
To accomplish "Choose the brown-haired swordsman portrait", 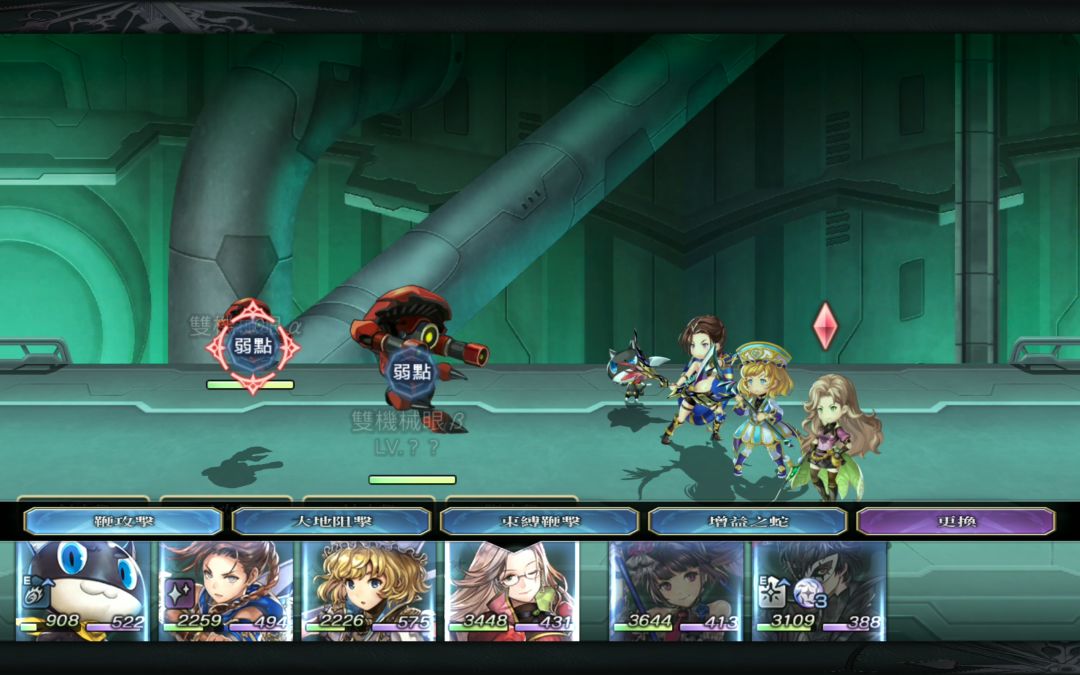I will point(226,590).
